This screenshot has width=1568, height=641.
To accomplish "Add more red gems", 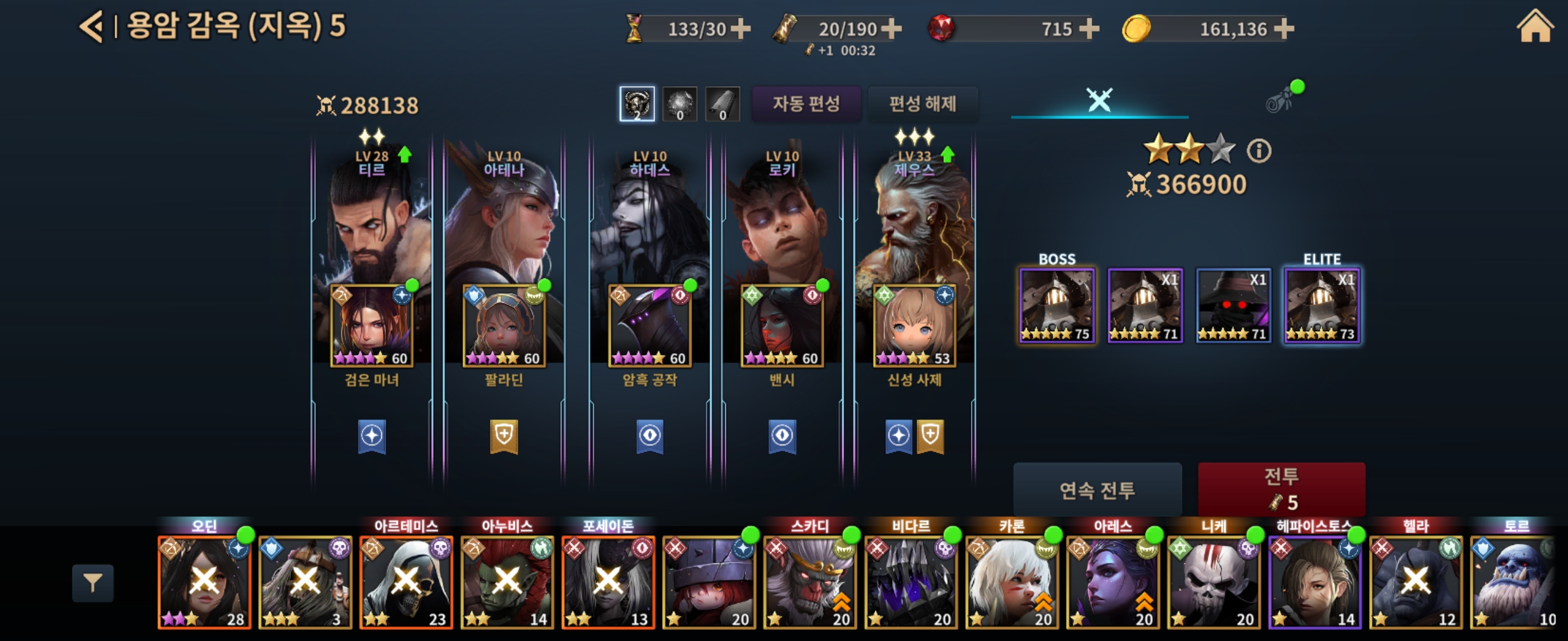I will tap(1089, 28).
